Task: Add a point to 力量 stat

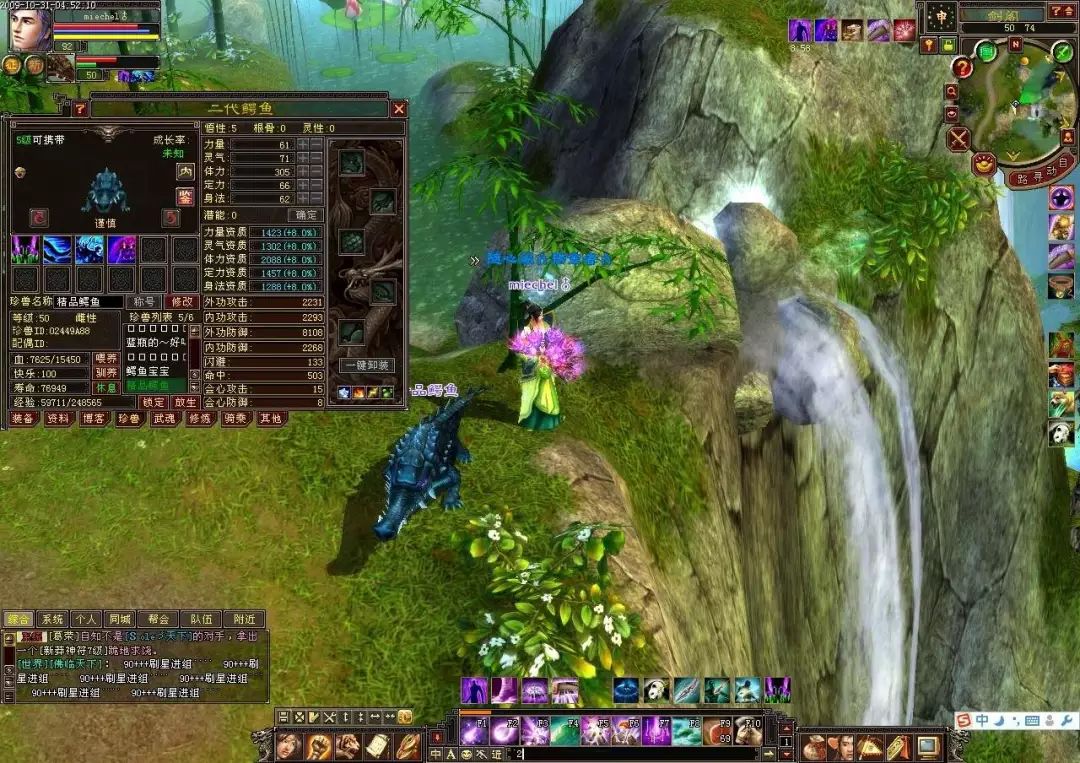Action: pos(302,145)
